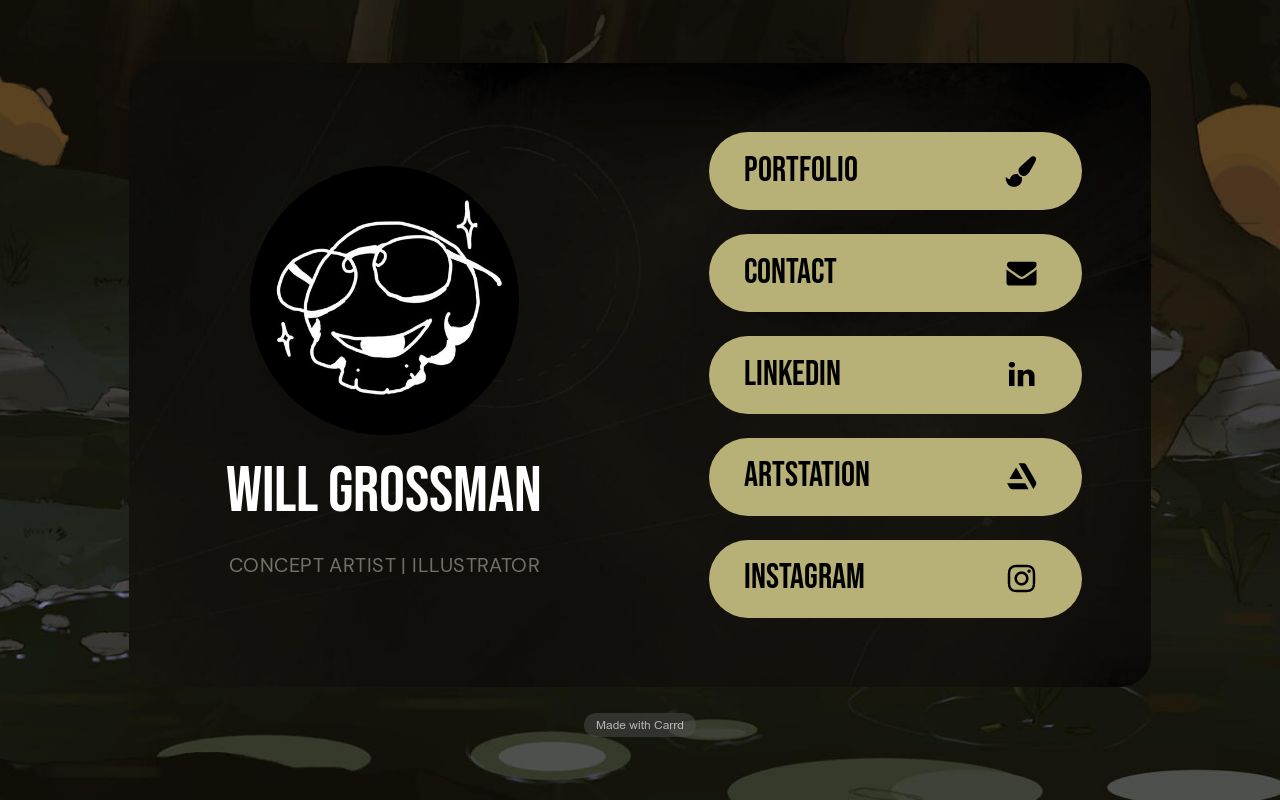Click the Portfolio button label text
Image resolution: width=1280 pixels, height=800 pixels.
(800, 170)
